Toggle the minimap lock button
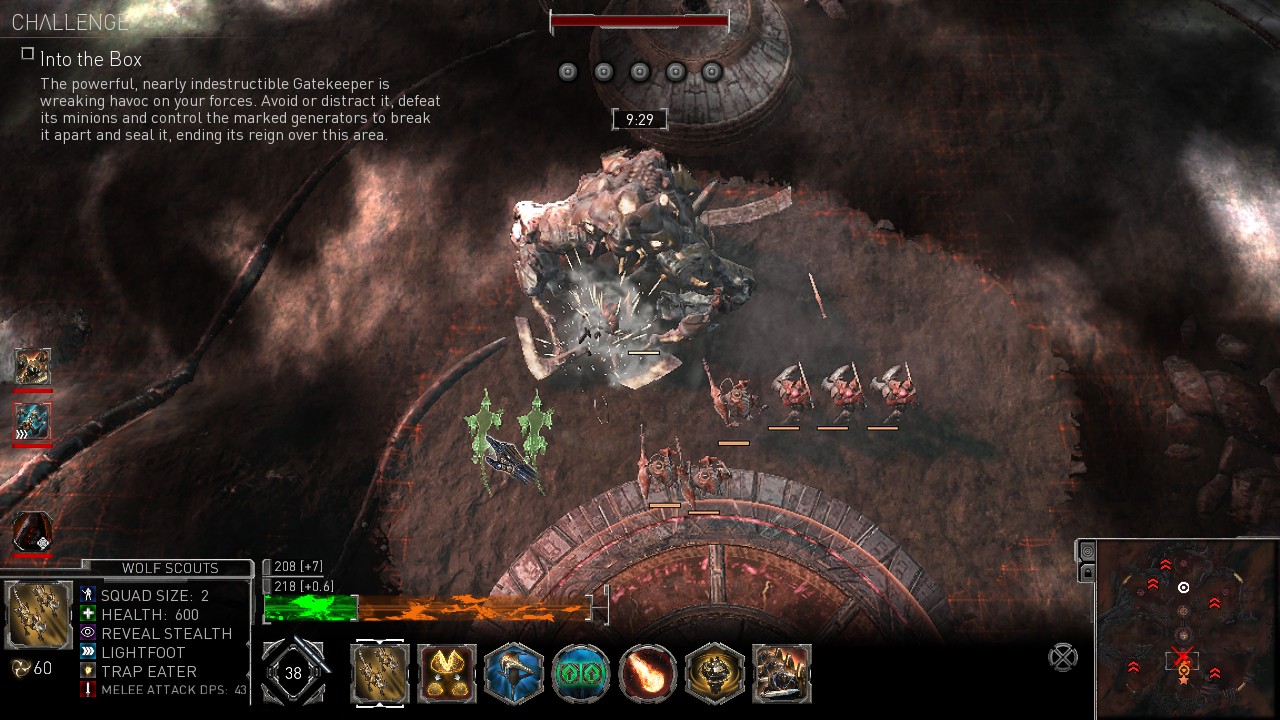1280x720 pixels. tap(1087, 572)
